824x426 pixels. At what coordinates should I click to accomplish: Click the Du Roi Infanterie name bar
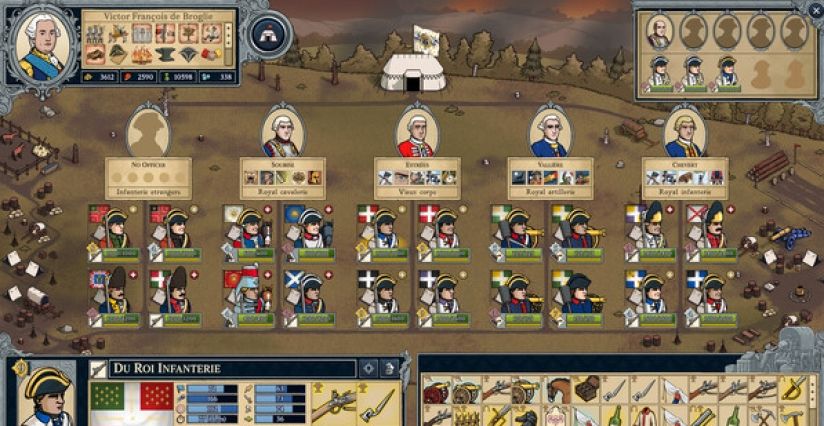(x=230, y=368)
